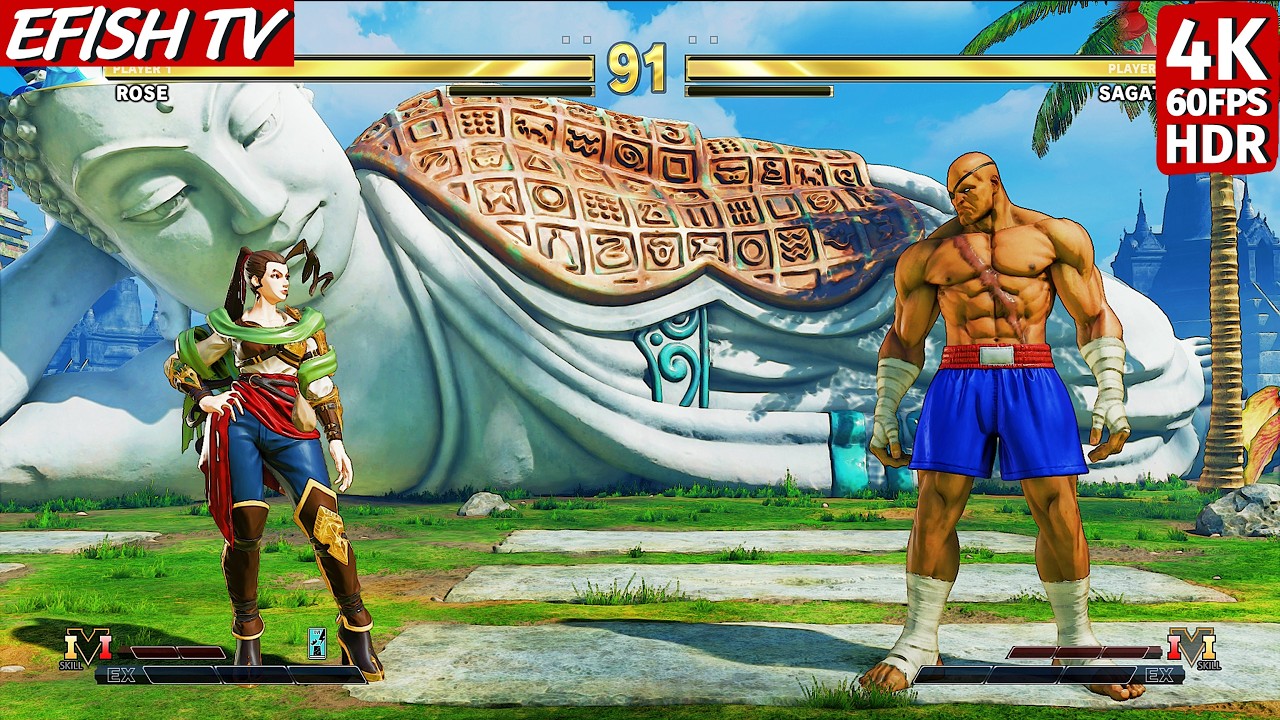Click the small card icon near Rose's feet
Viewport: 1280px width, 720px height.
click(317, 645)
